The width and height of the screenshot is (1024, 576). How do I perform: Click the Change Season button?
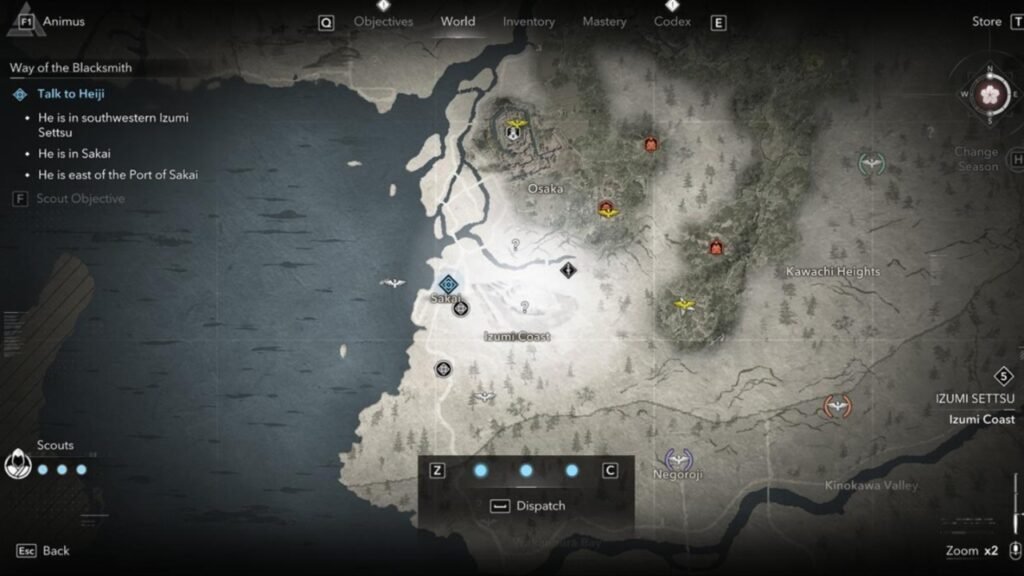[x=975, y=159]
